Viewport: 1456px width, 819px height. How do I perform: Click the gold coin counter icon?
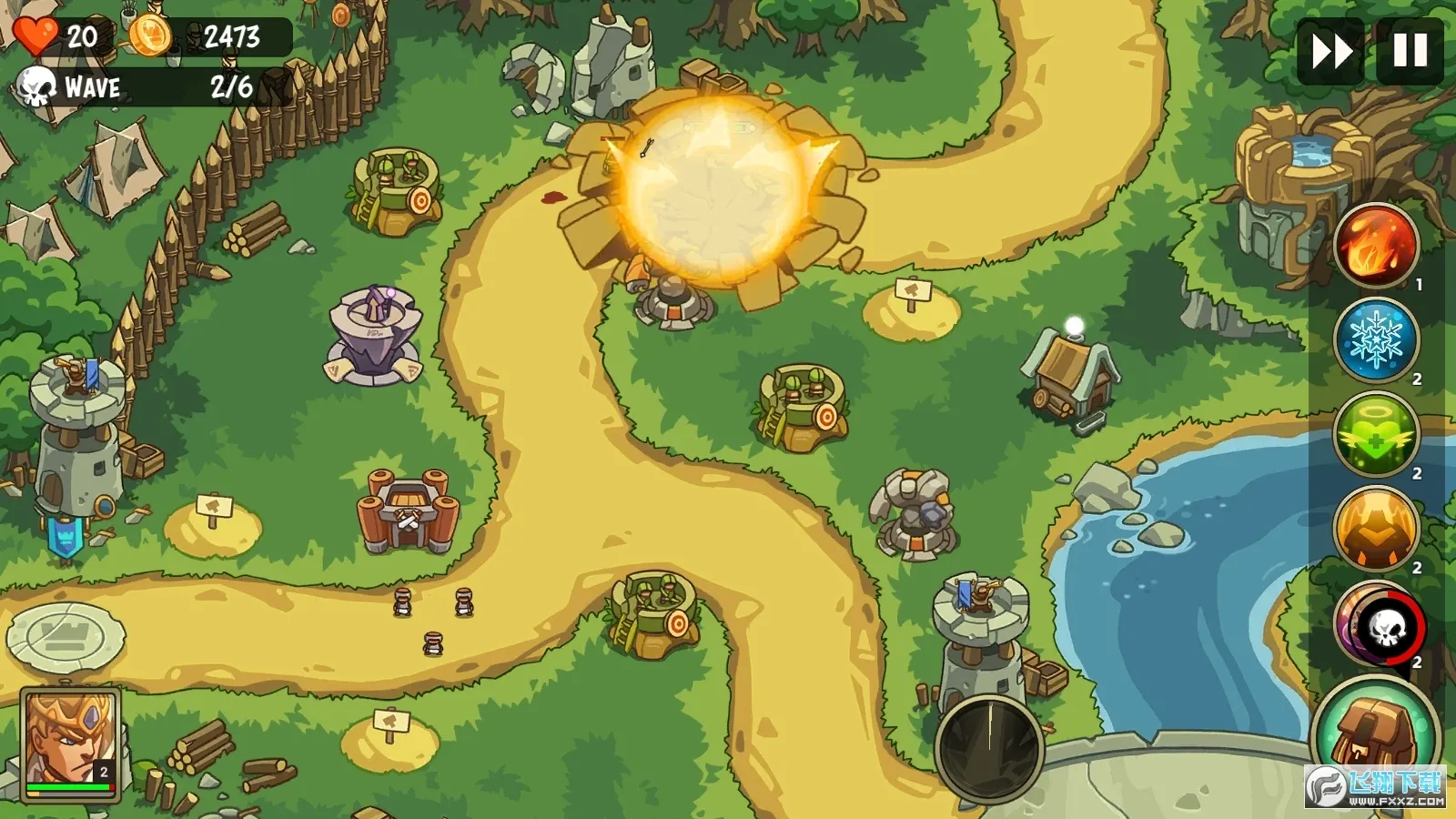[x=151, y=36]
